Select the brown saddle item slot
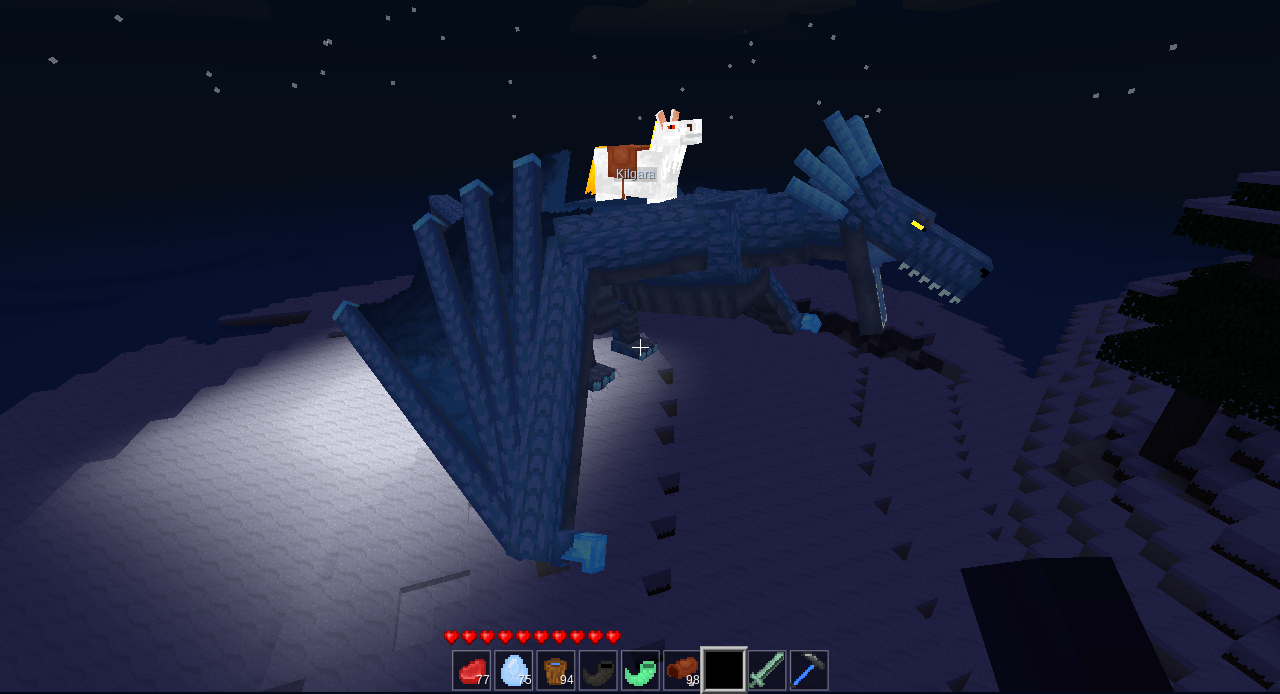Screen dimensions: 1280x694 681,670
